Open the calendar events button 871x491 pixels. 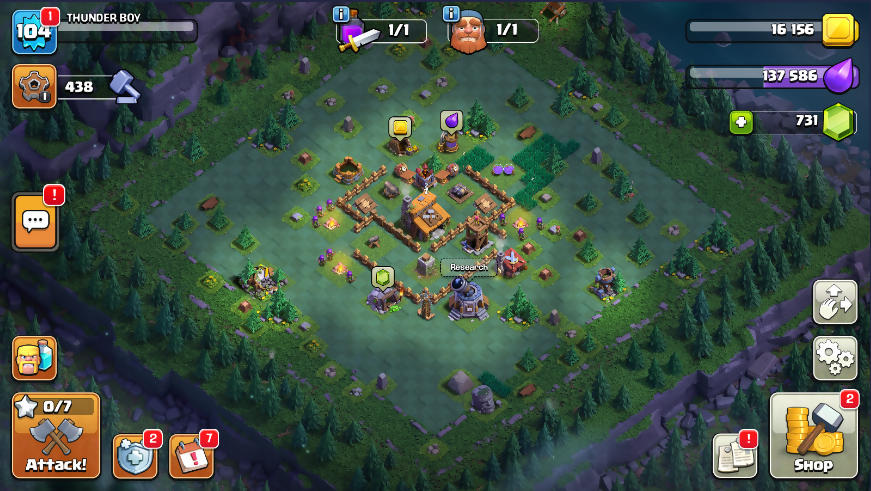coord(190,456)
